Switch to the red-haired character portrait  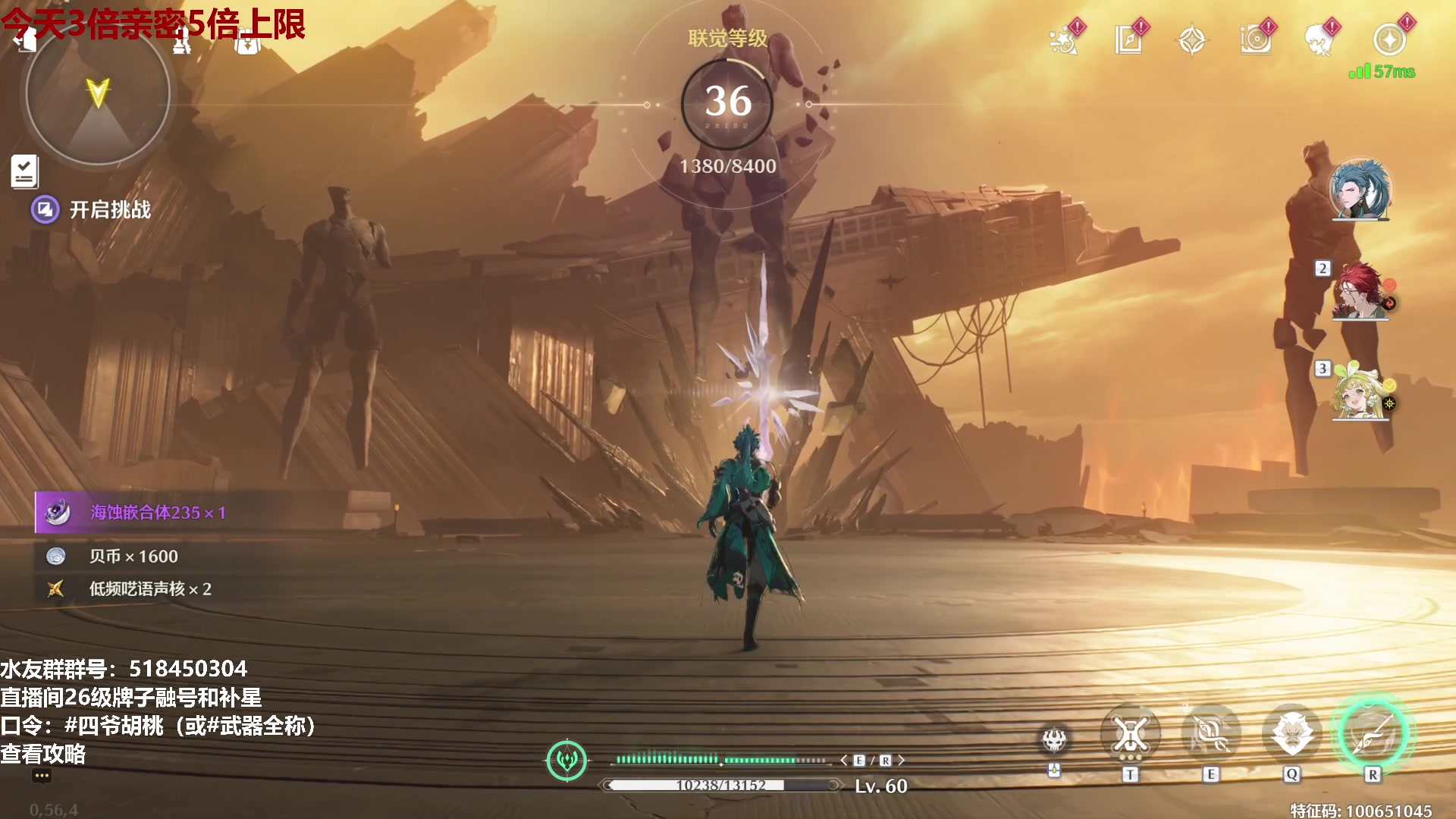pos(1360,290)
